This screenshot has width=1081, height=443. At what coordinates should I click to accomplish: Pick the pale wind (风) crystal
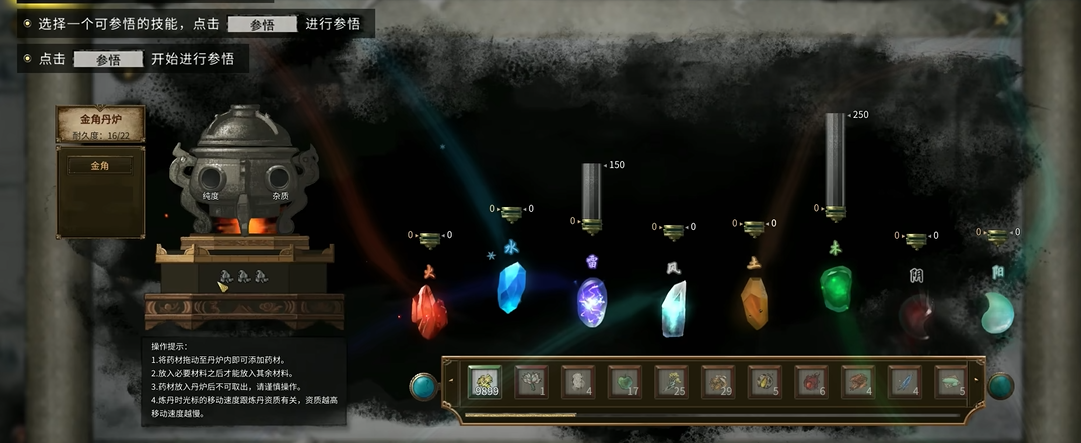[674, 308]
